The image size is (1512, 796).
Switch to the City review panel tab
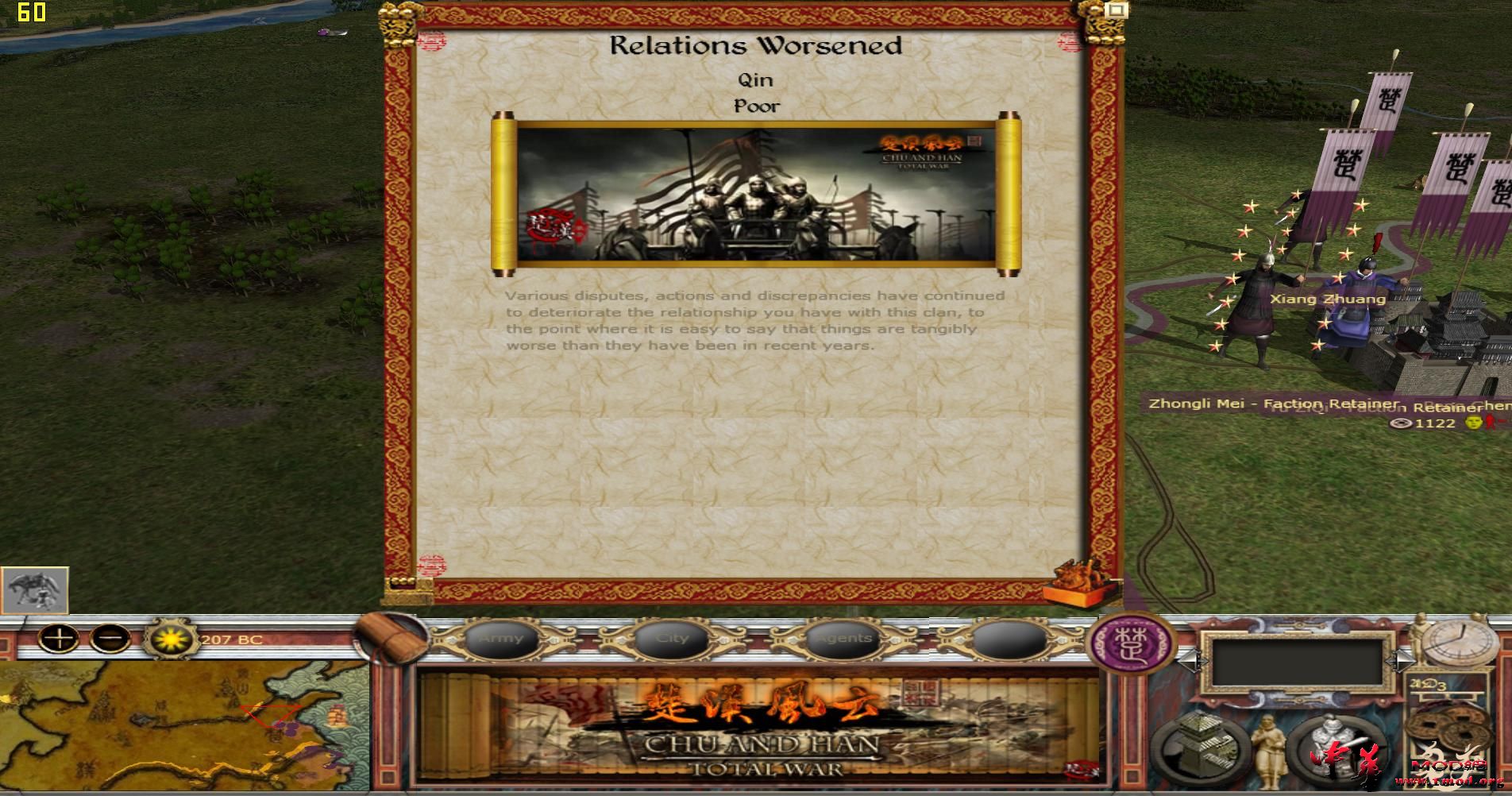pyautogui.click(x=674, y=638)
